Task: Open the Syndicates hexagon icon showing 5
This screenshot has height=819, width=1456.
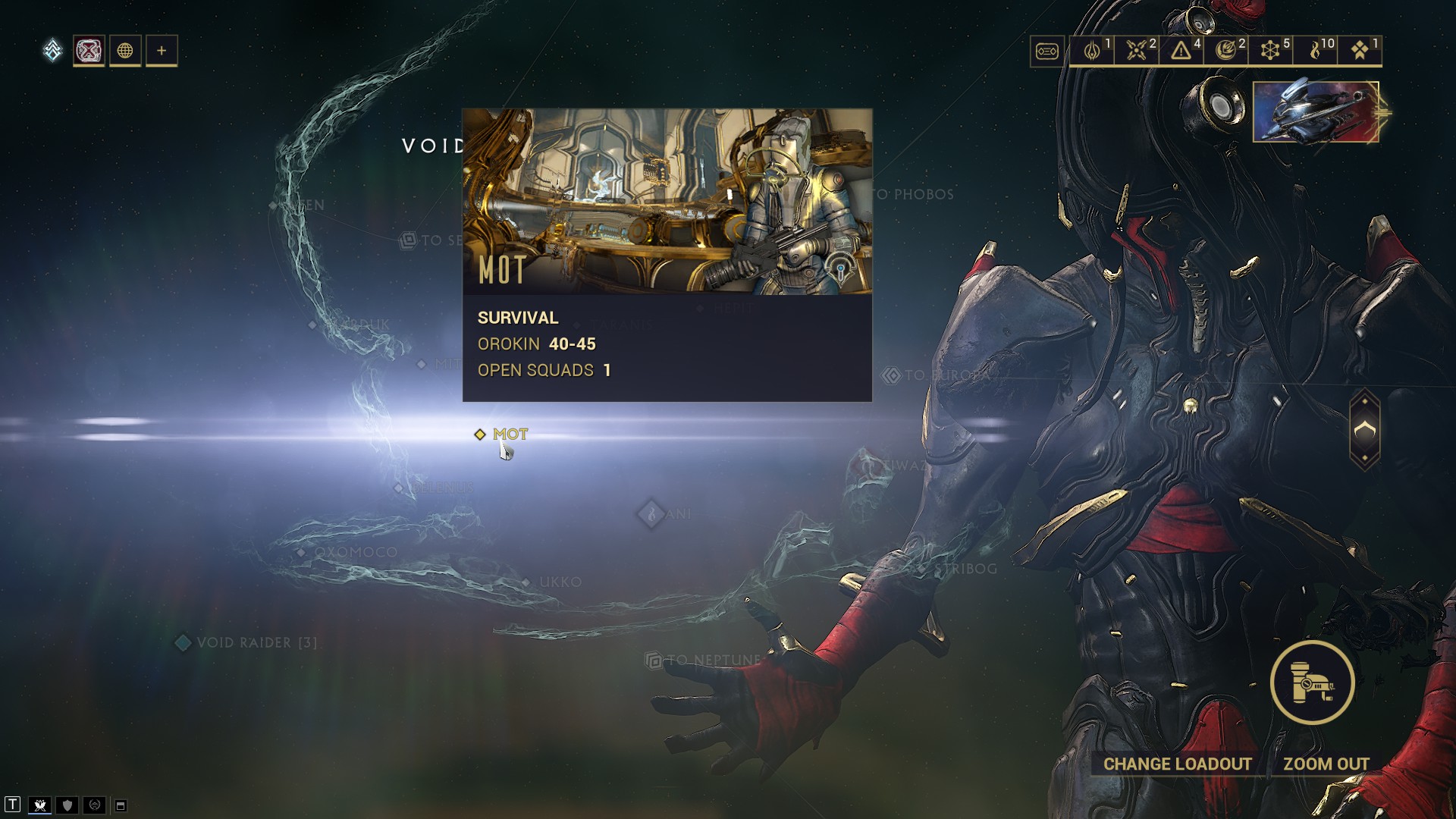Action: [x=1271, y=51]
